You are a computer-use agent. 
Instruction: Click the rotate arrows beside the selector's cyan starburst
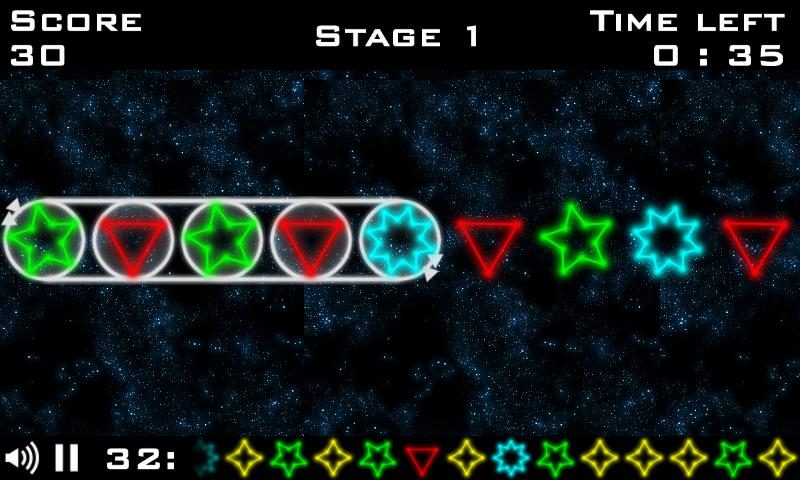tap(434, 267)
